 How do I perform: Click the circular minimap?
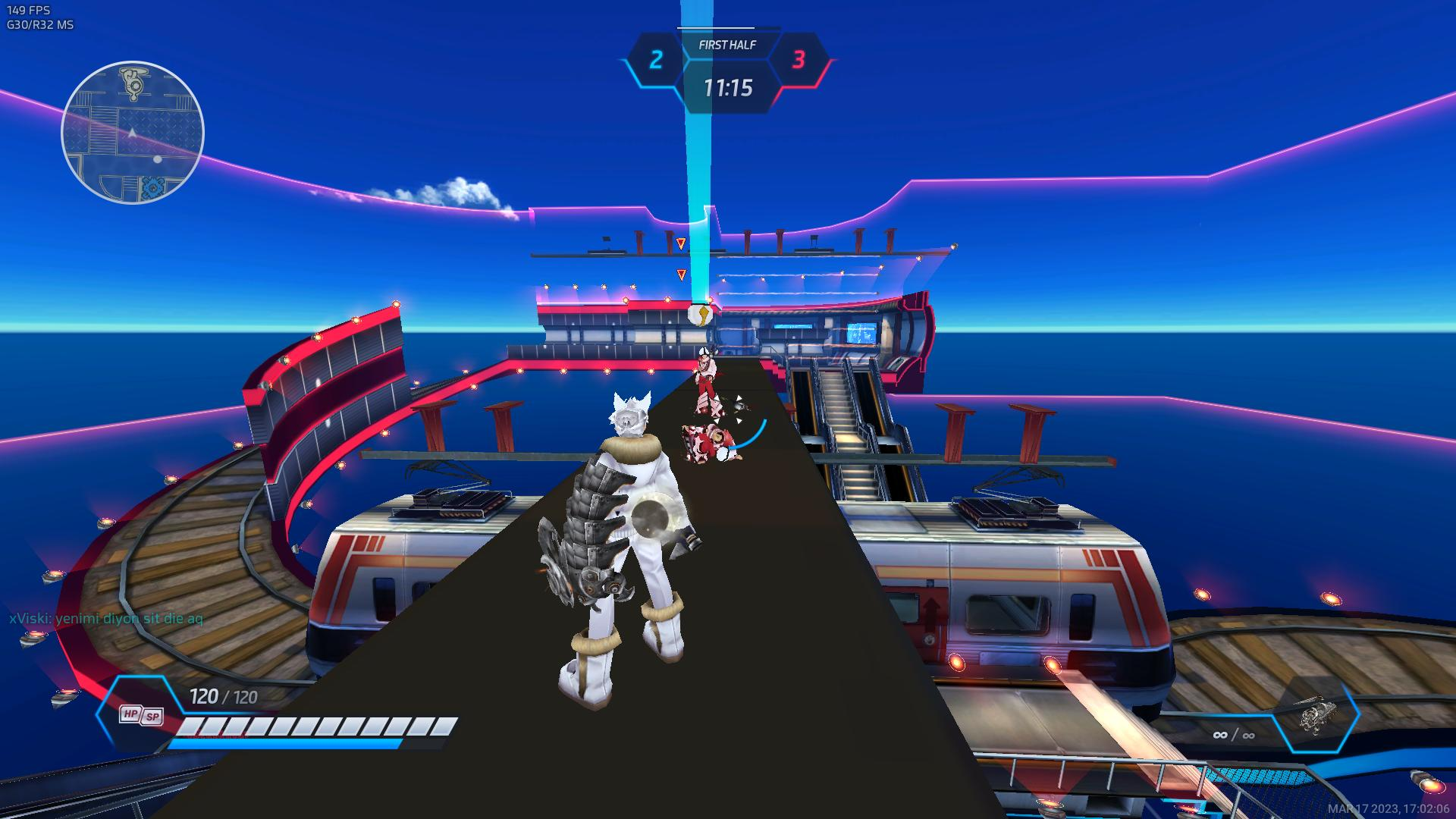pos(133,133)
